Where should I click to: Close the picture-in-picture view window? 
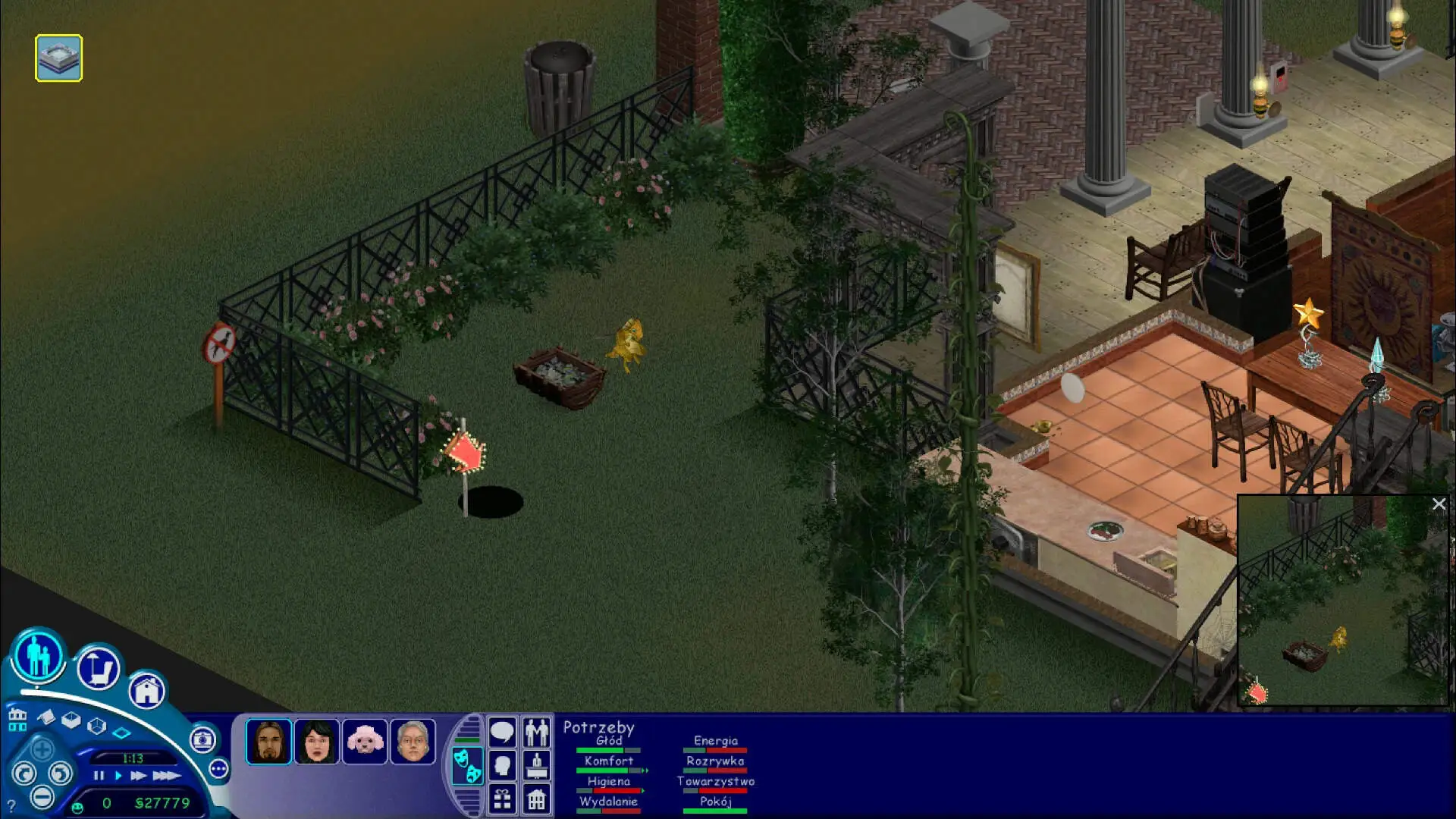(x=1439, y=504)
